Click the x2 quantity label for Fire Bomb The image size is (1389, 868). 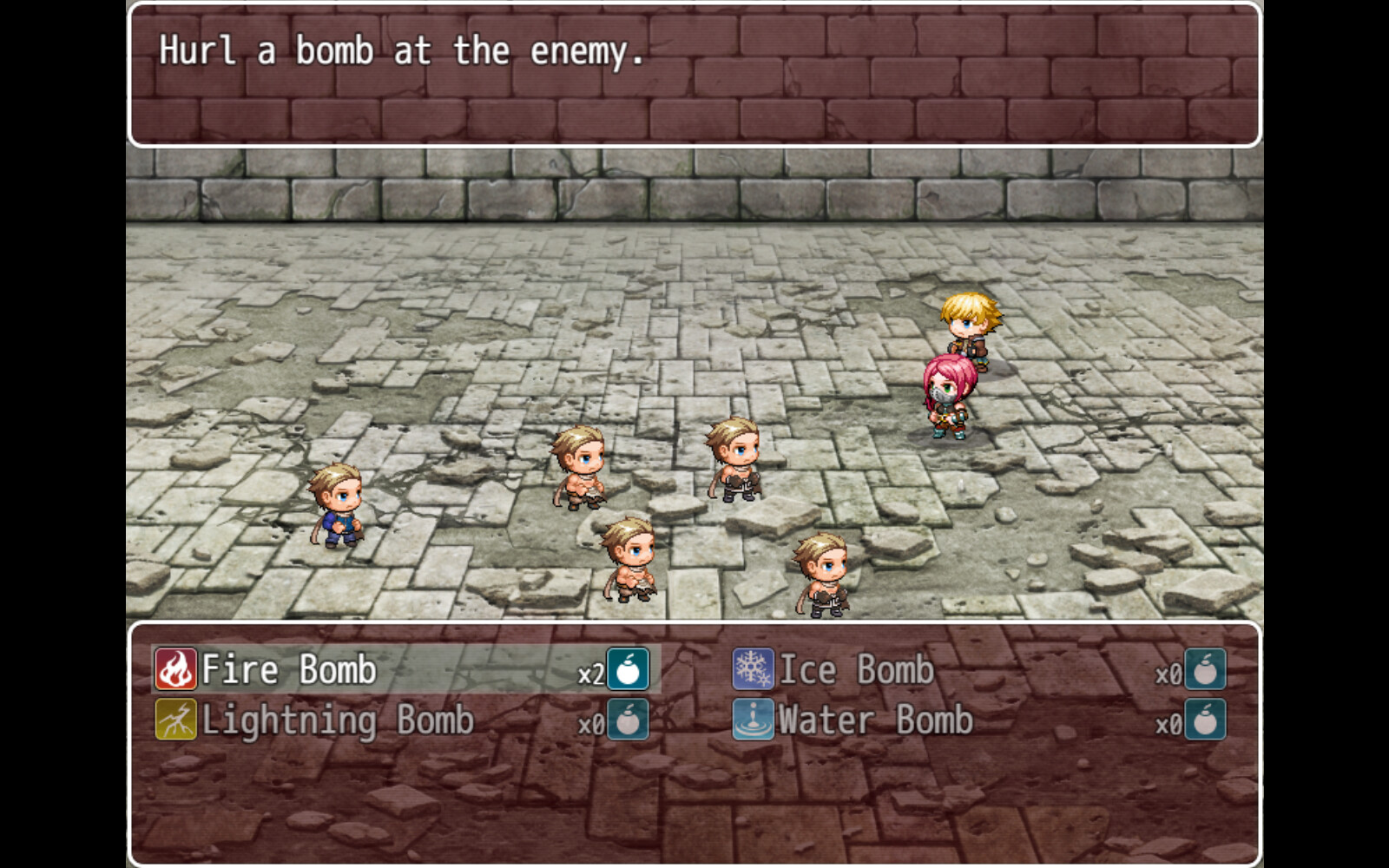coord(593,673)
